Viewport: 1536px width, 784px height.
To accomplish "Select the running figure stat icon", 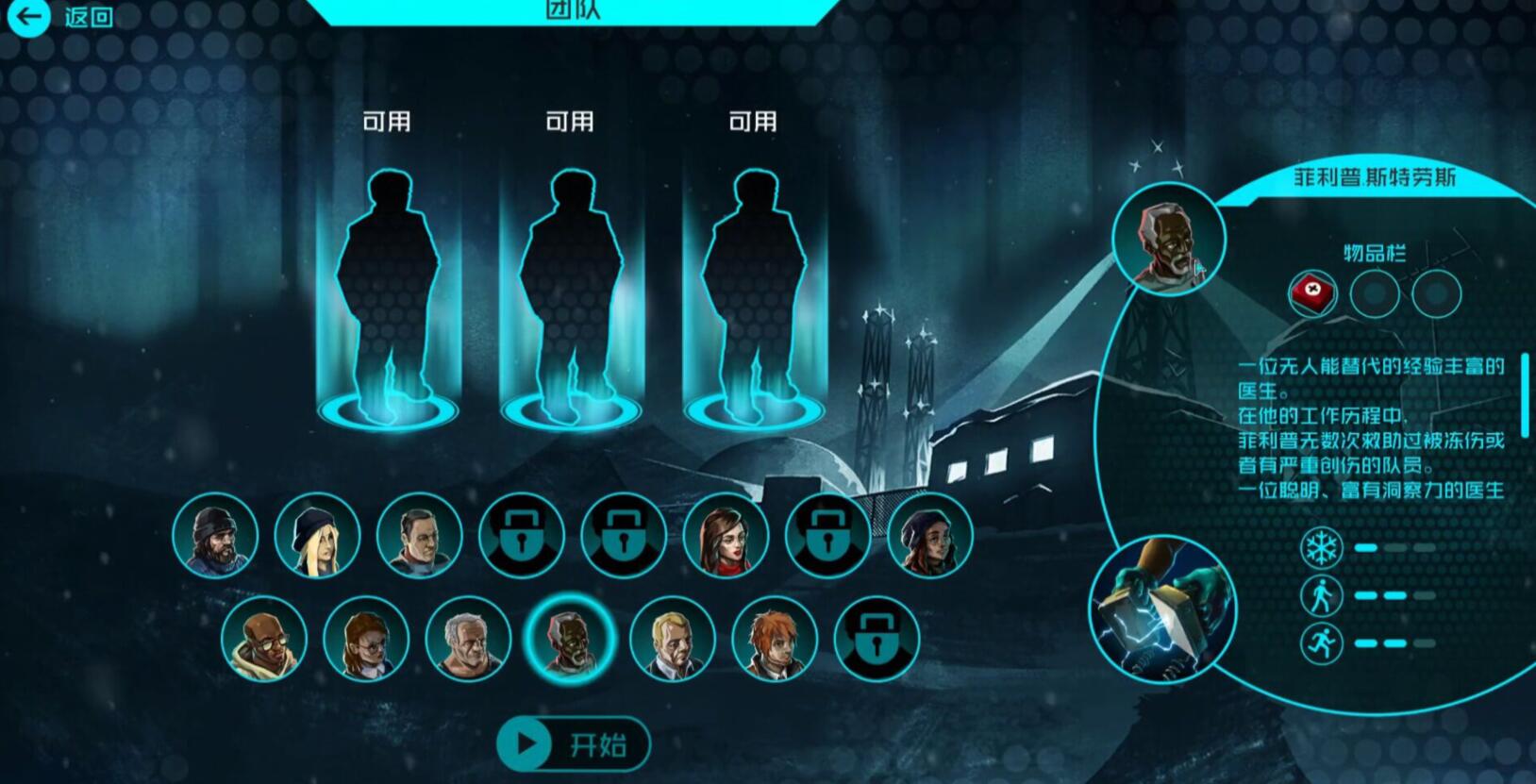I will pos(1321,643).
